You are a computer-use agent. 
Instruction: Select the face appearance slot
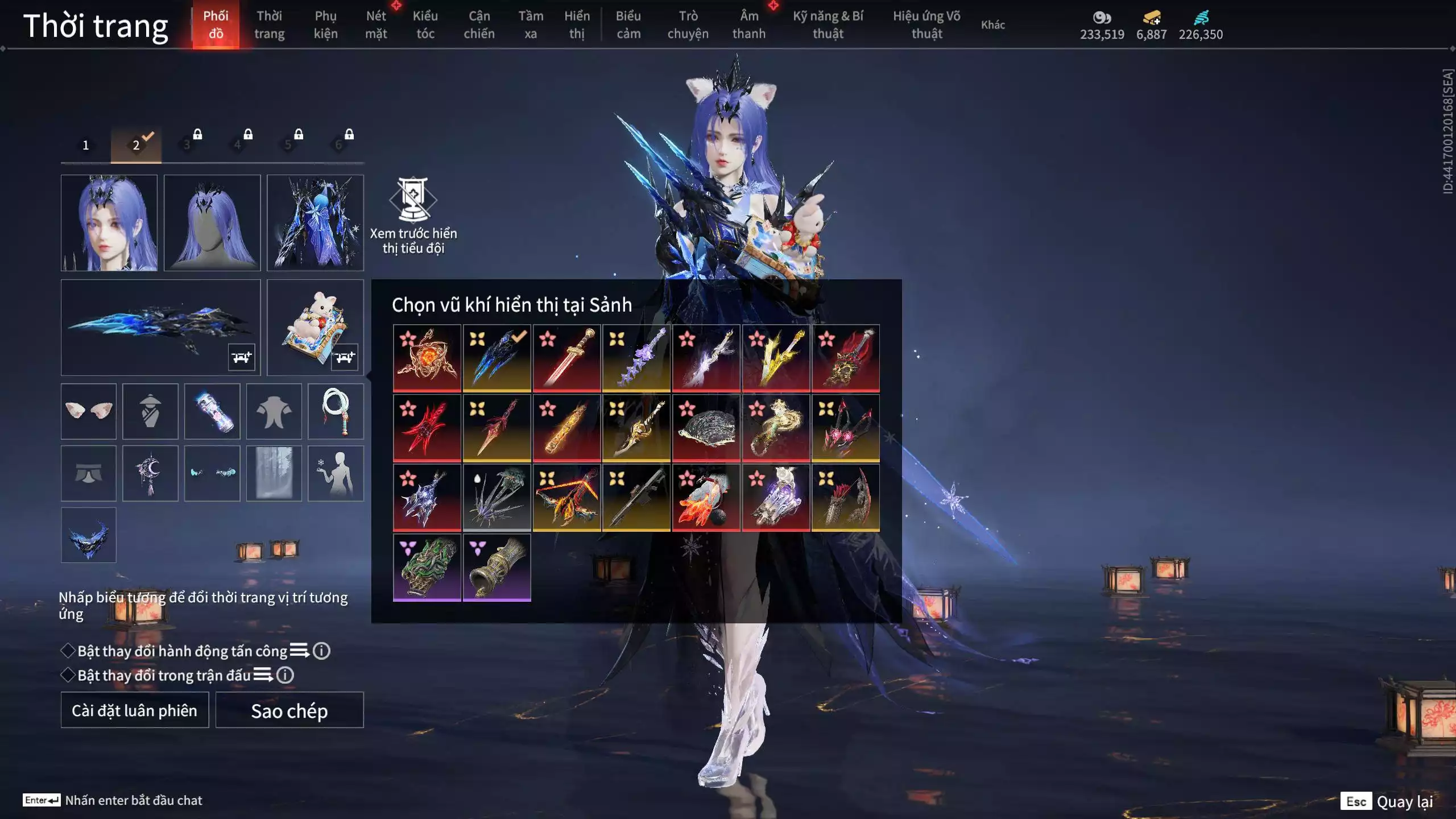coord(109,222)
